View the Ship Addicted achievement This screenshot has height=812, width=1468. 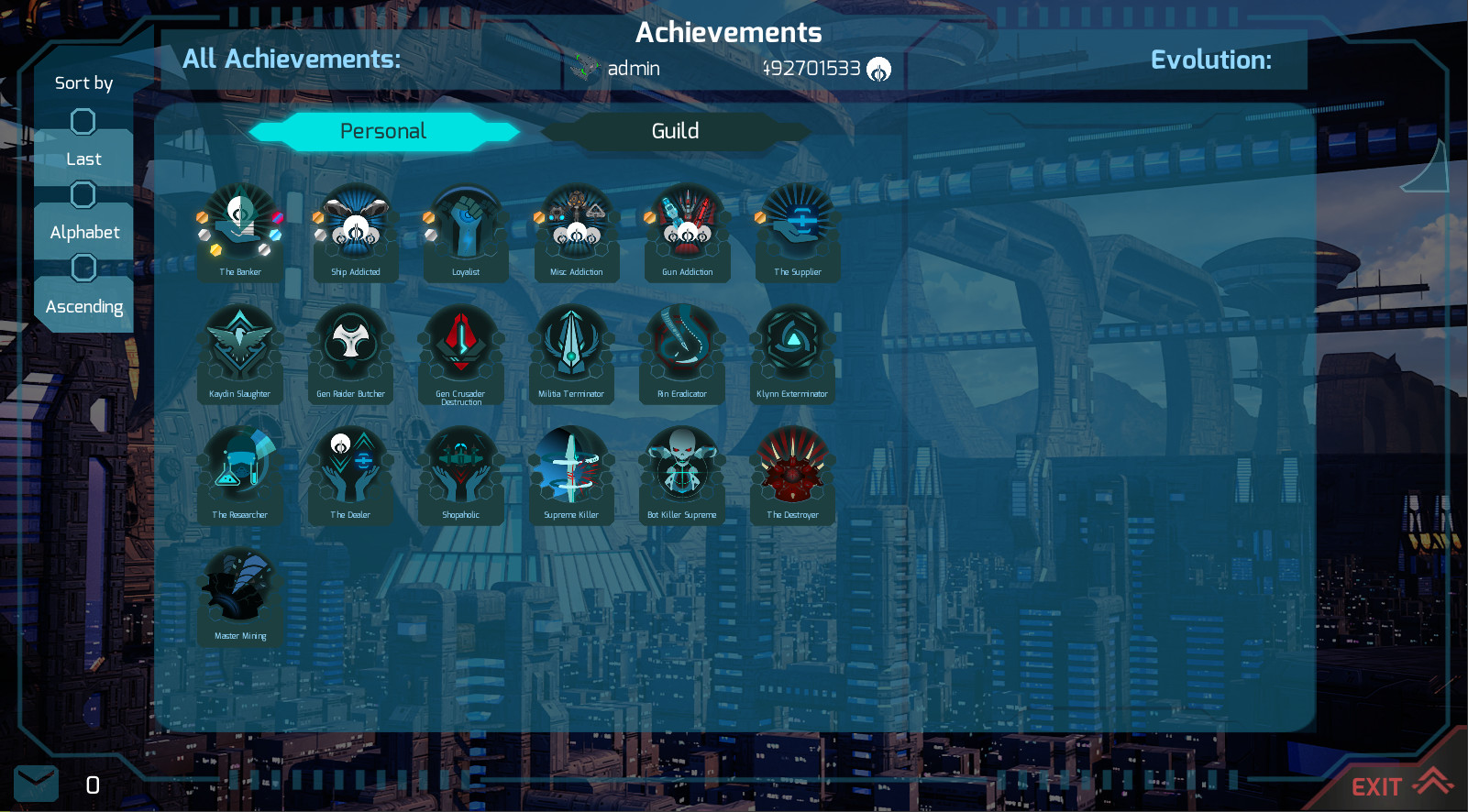[356, 228]
